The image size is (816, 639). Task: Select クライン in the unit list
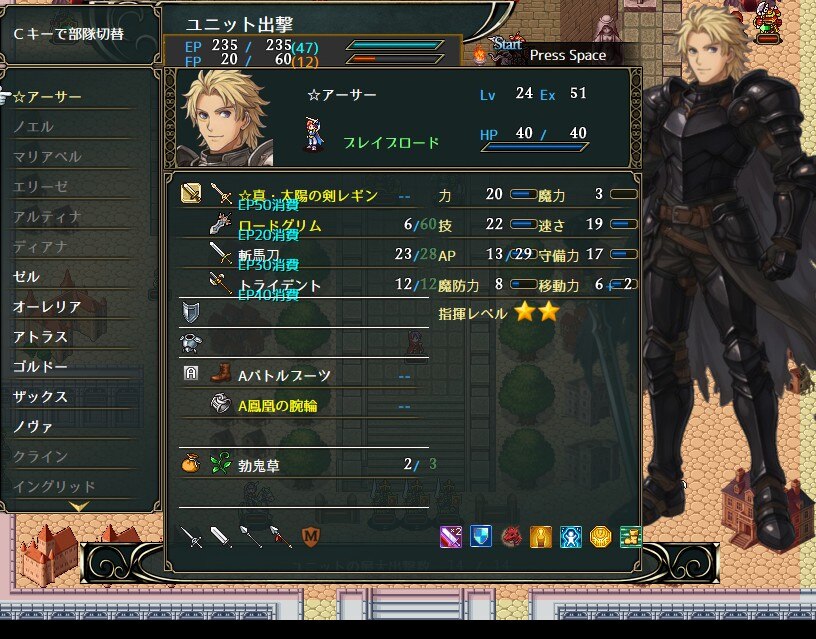[41, 457]
